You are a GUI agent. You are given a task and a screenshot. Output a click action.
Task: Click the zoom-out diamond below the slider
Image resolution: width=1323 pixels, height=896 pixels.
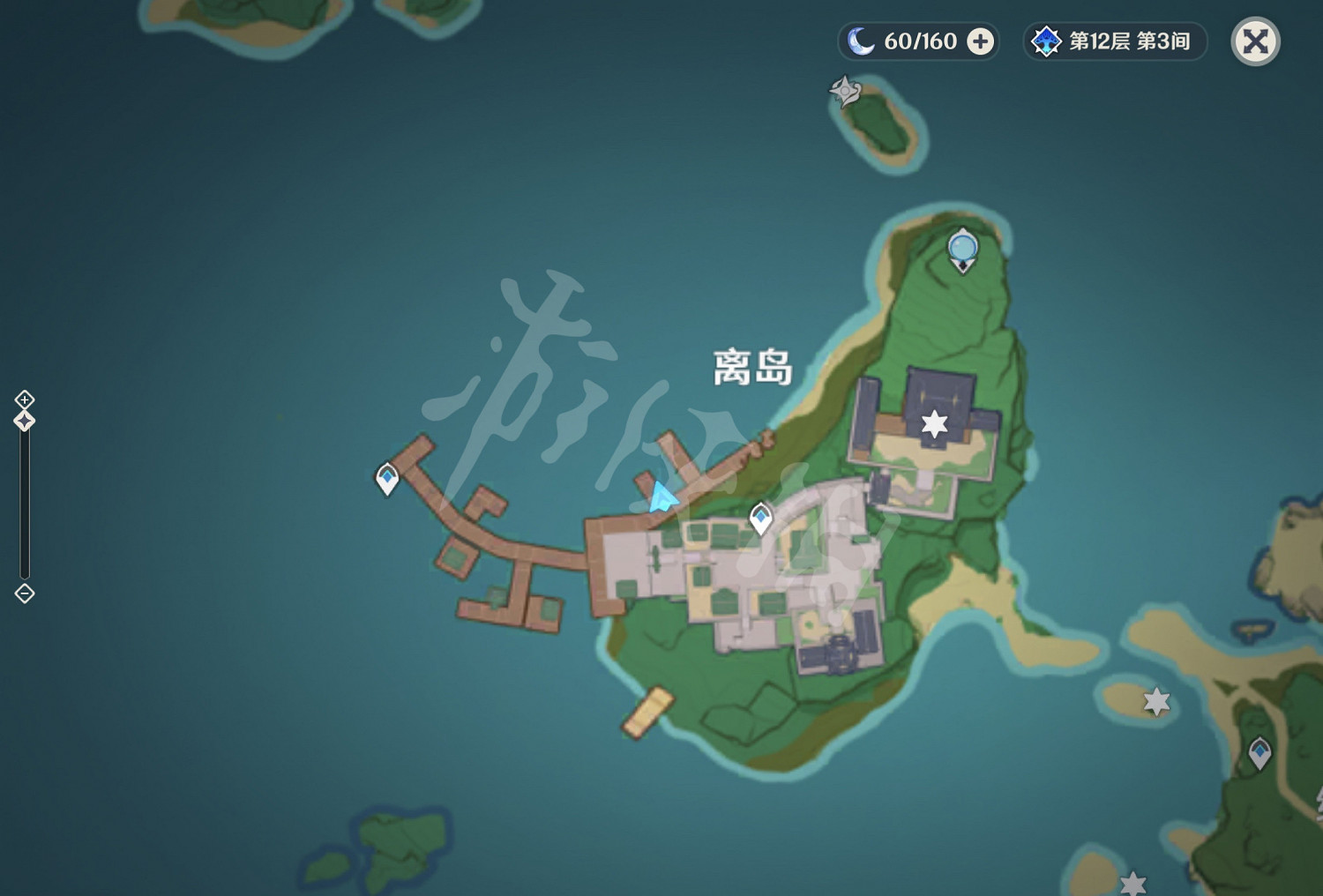[x=23, y=593]
